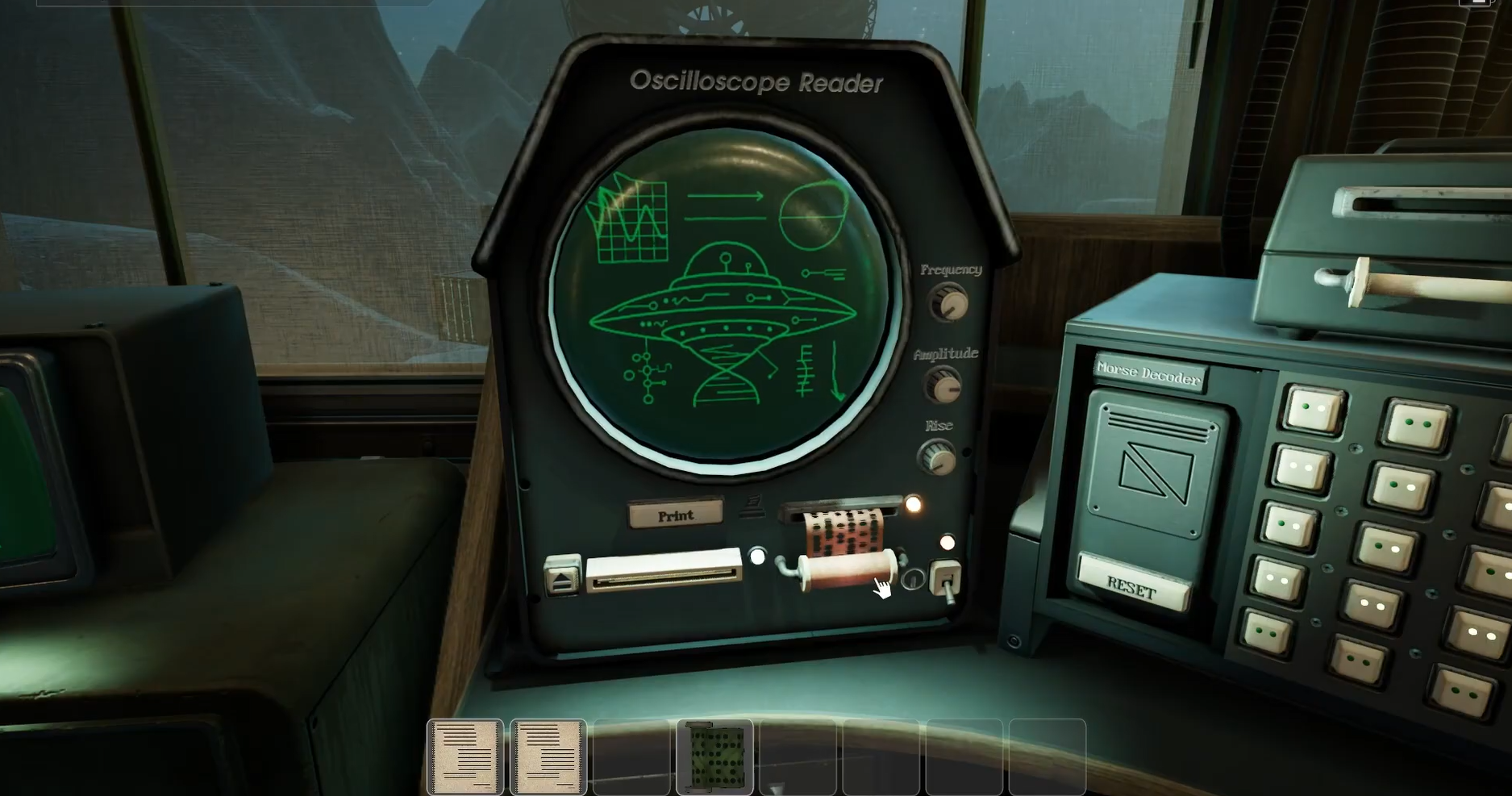This screenshot has width=1512, height=796.
Task: Adjust the Amplitude knob
Action: click(x=943, y=386)
